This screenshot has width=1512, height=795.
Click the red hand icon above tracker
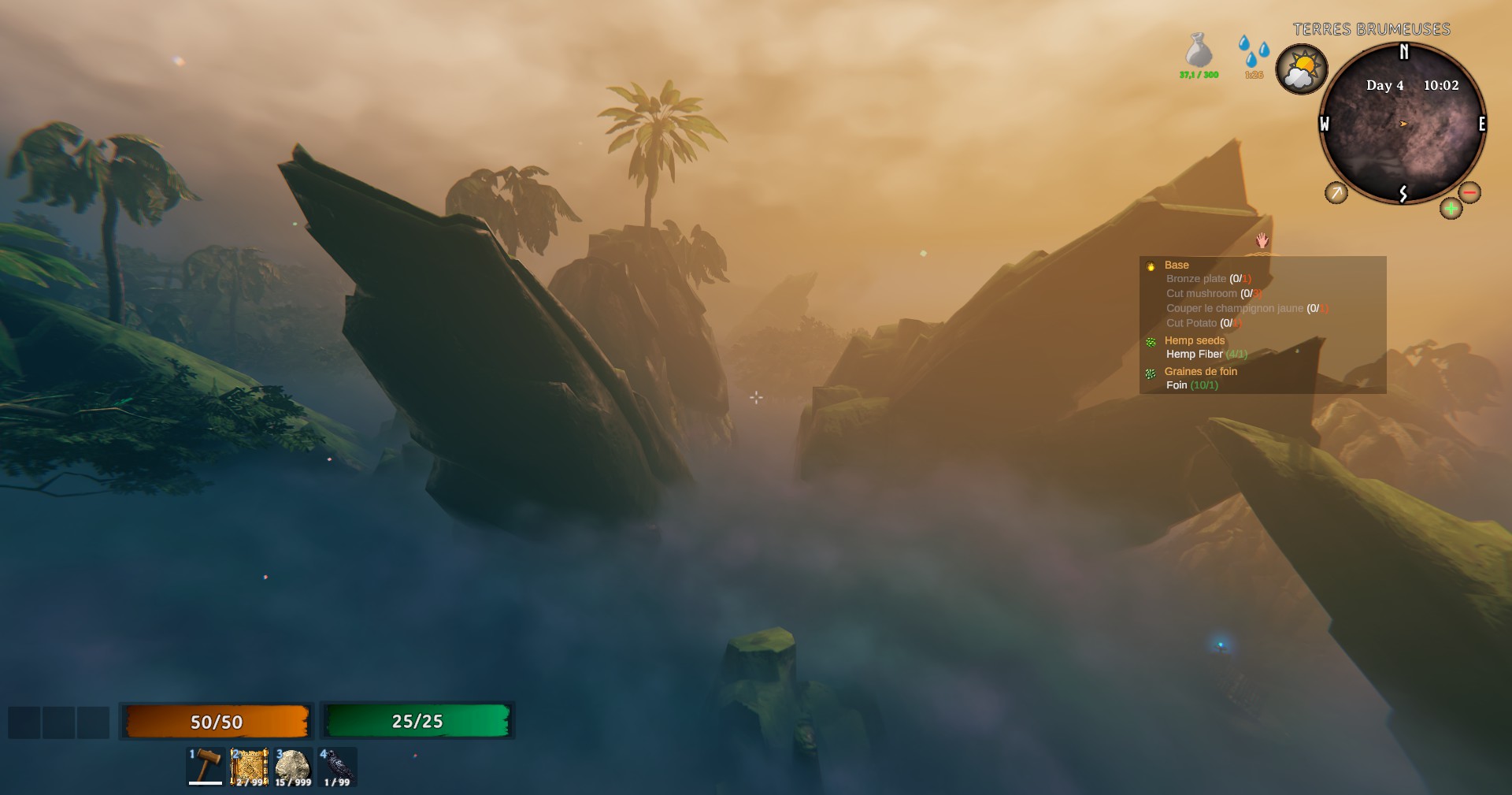(x=1262, y=241)
